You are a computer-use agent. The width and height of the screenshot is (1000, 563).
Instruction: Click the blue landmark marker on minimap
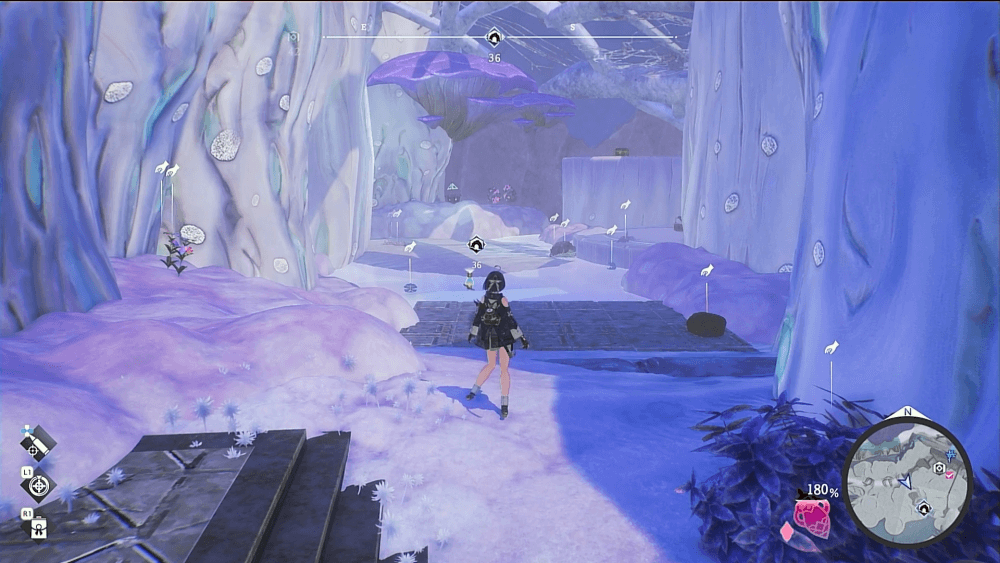(x=949, y=455)
